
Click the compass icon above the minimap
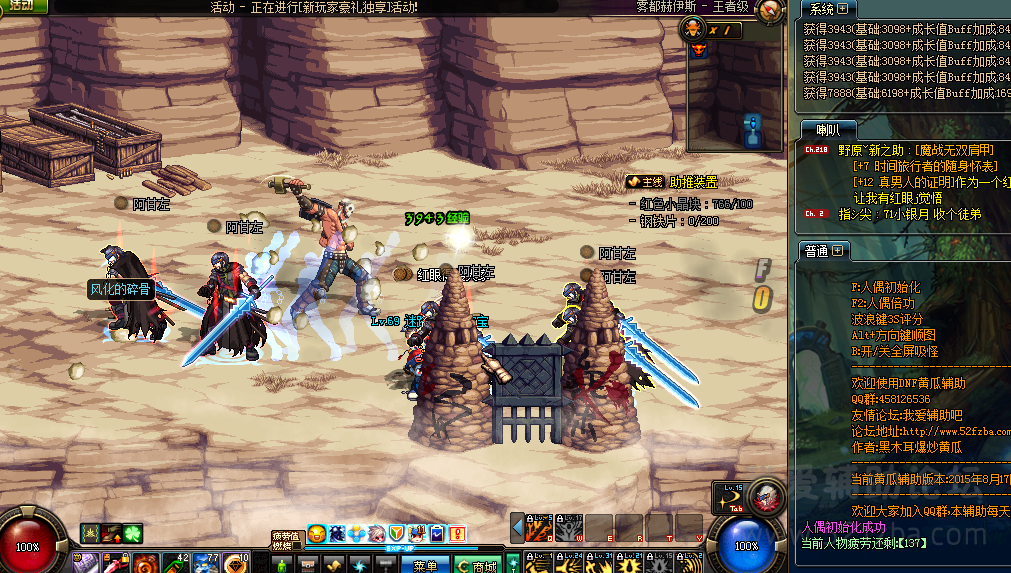(770, 11)
